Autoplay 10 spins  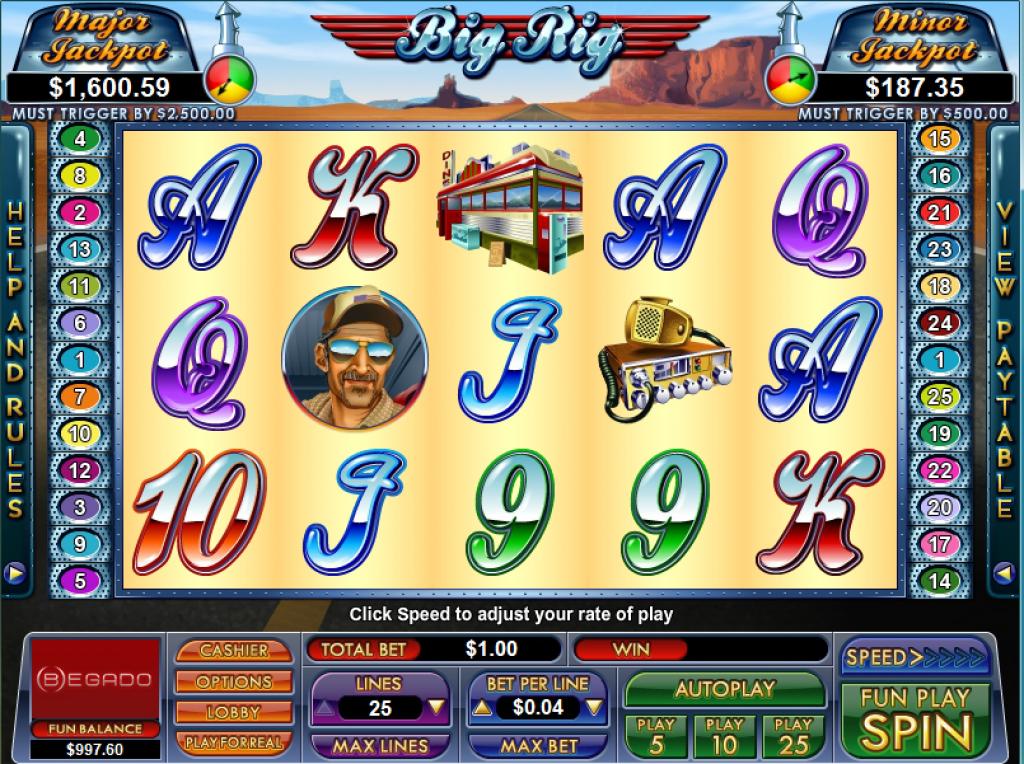[725, 736]
